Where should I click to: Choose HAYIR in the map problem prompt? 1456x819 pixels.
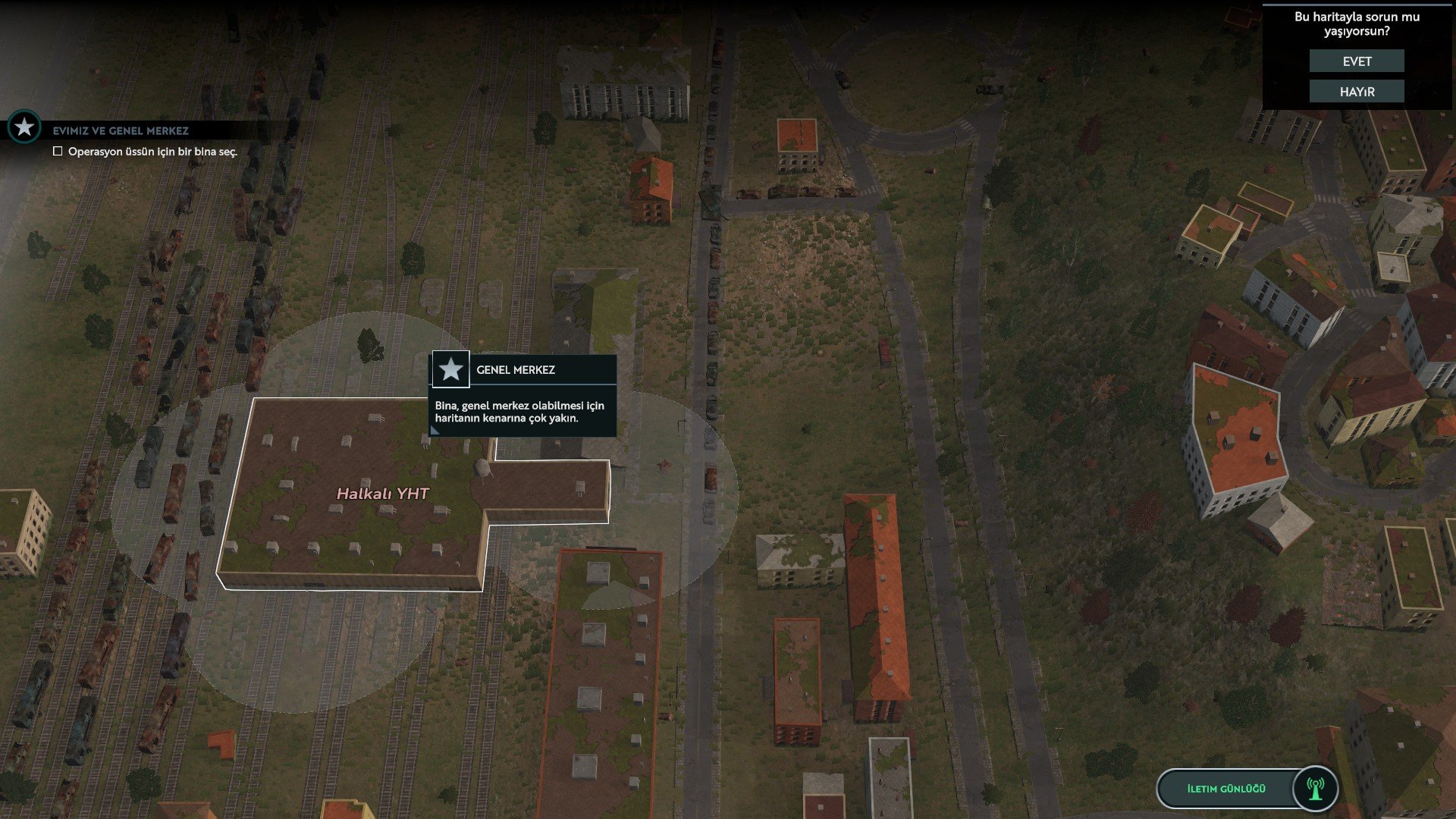1357,92
